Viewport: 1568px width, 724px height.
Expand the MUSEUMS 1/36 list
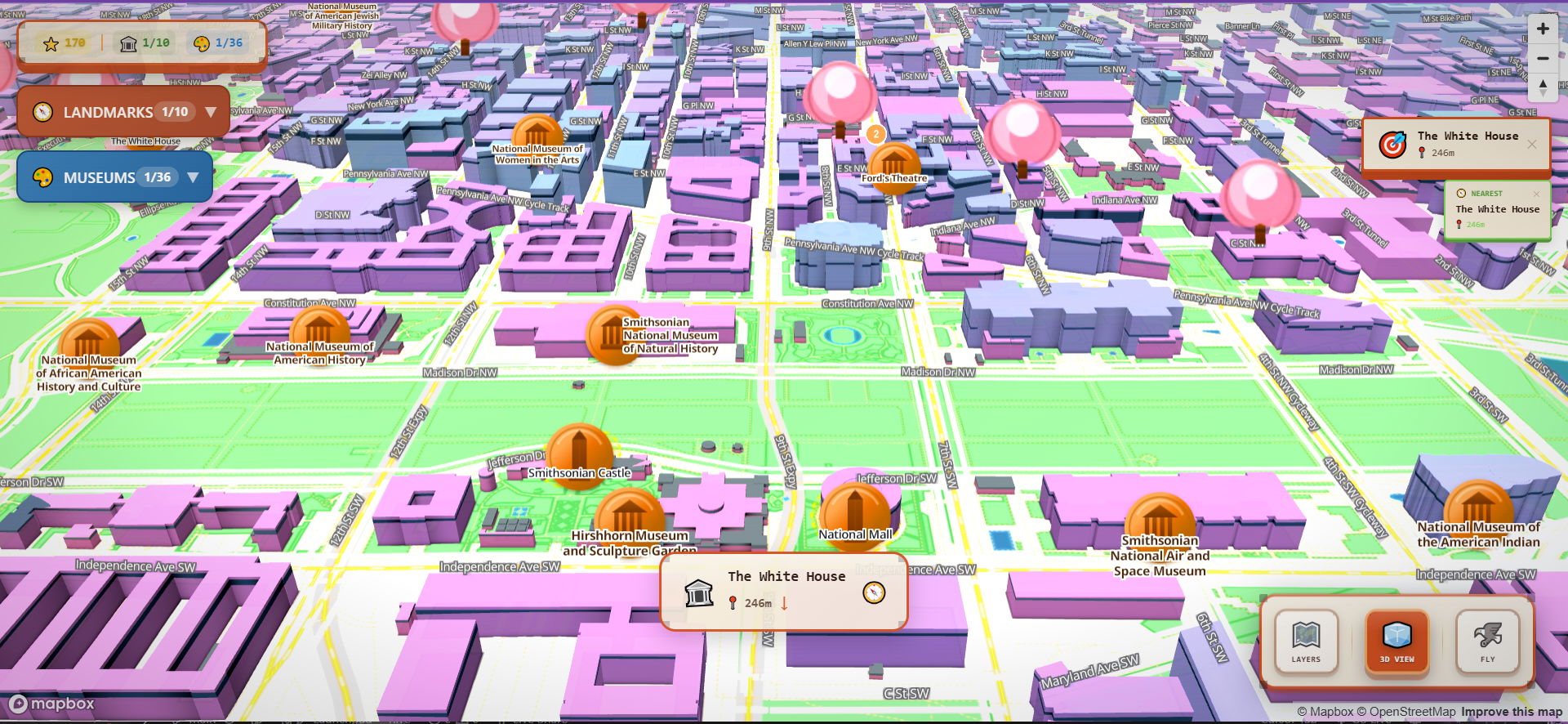coord(114,177)
